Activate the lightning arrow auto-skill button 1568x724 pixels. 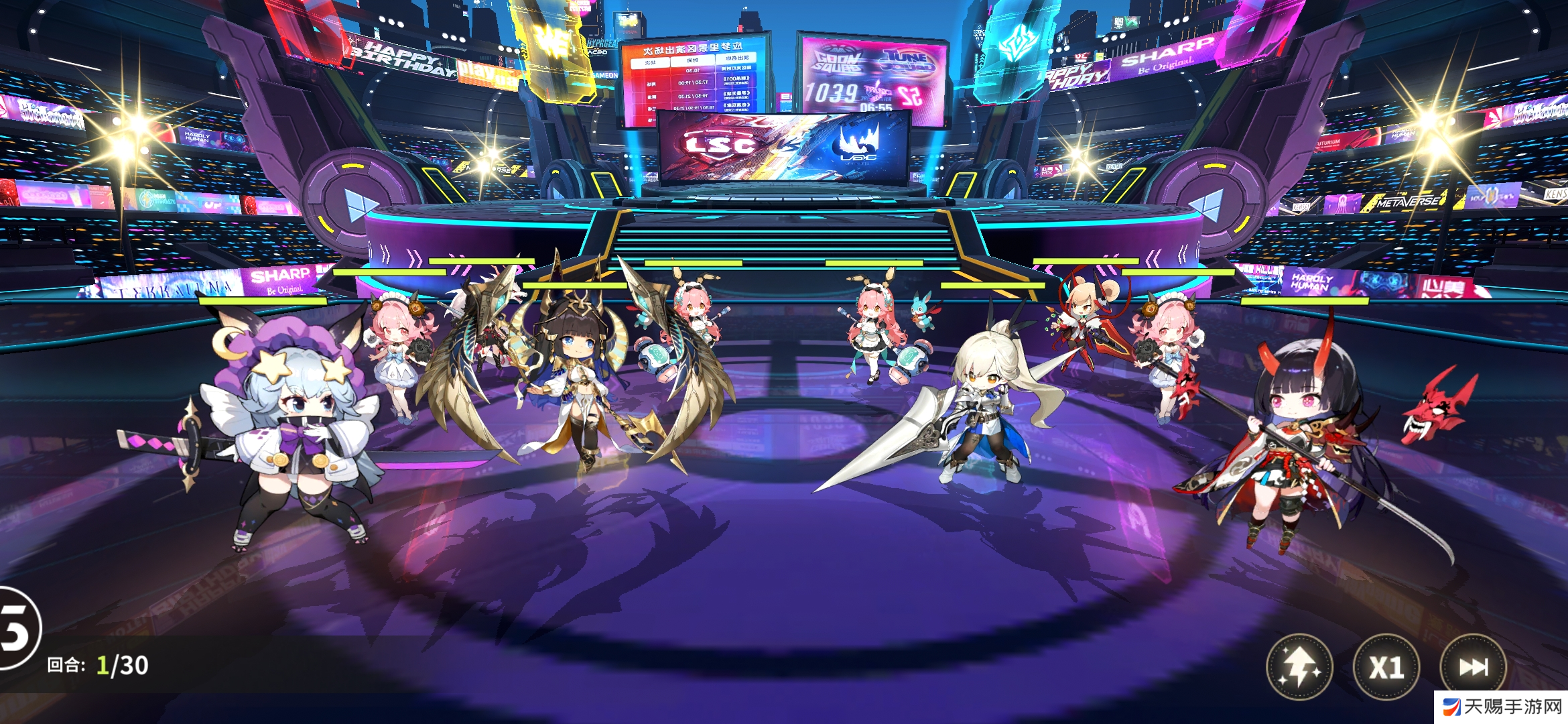[x=1299, y=667]
